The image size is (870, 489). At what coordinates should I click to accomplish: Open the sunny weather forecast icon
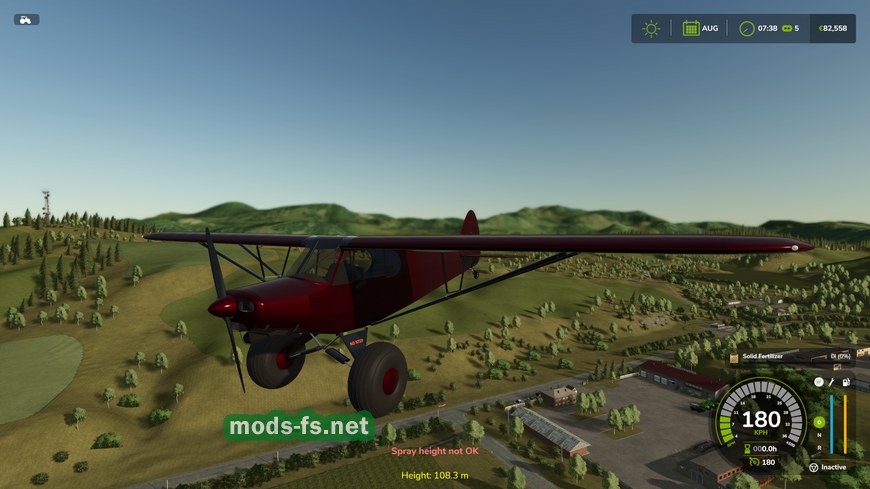click(651, 28)
